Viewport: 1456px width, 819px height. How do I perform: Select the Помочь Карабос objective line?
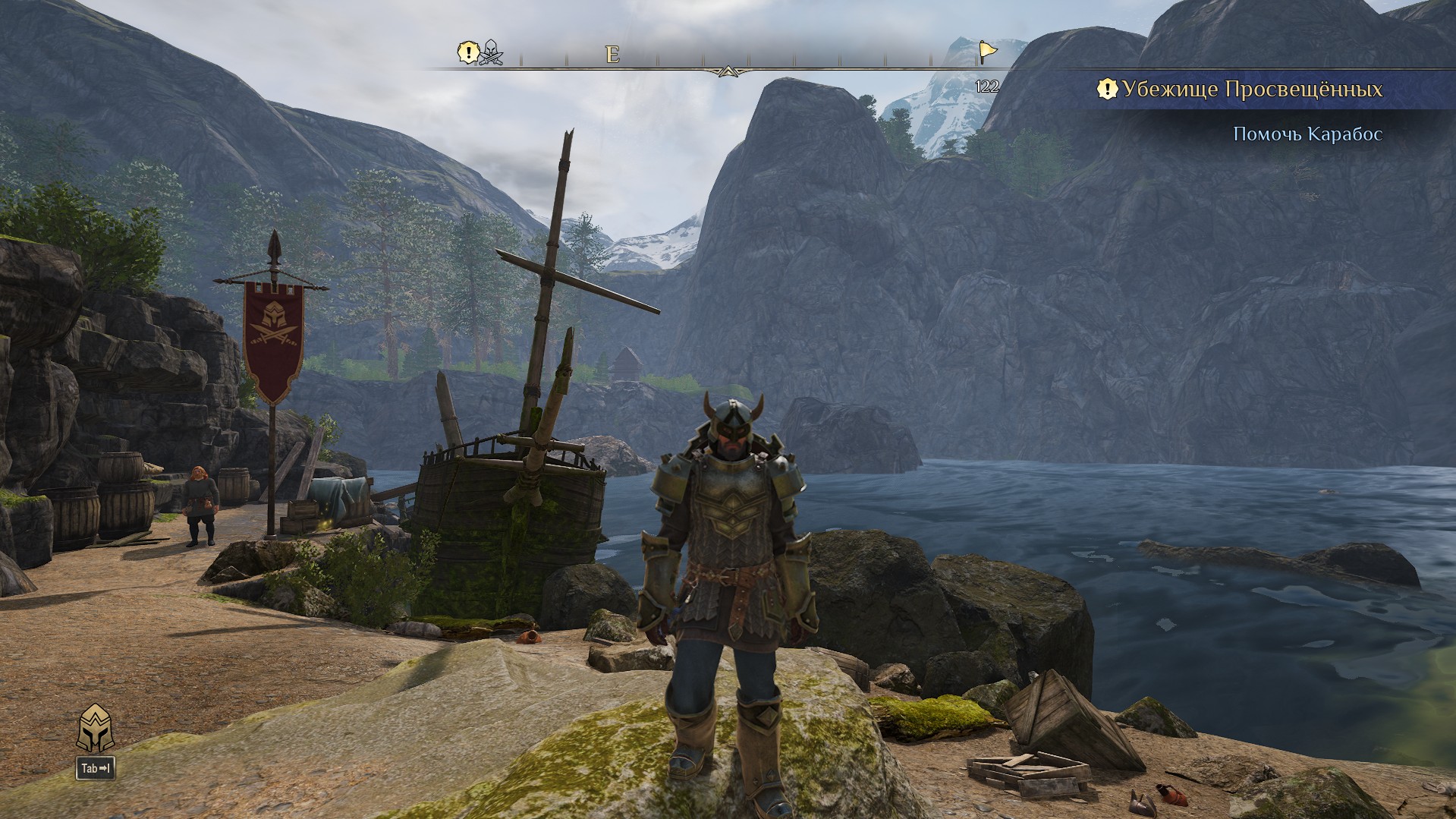click(x=1307, y=134)
